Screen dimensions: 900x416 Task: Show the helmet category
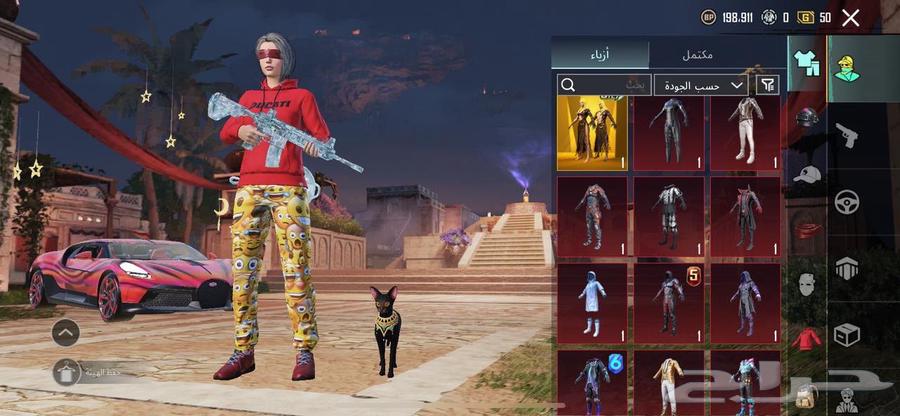point(806,118)
